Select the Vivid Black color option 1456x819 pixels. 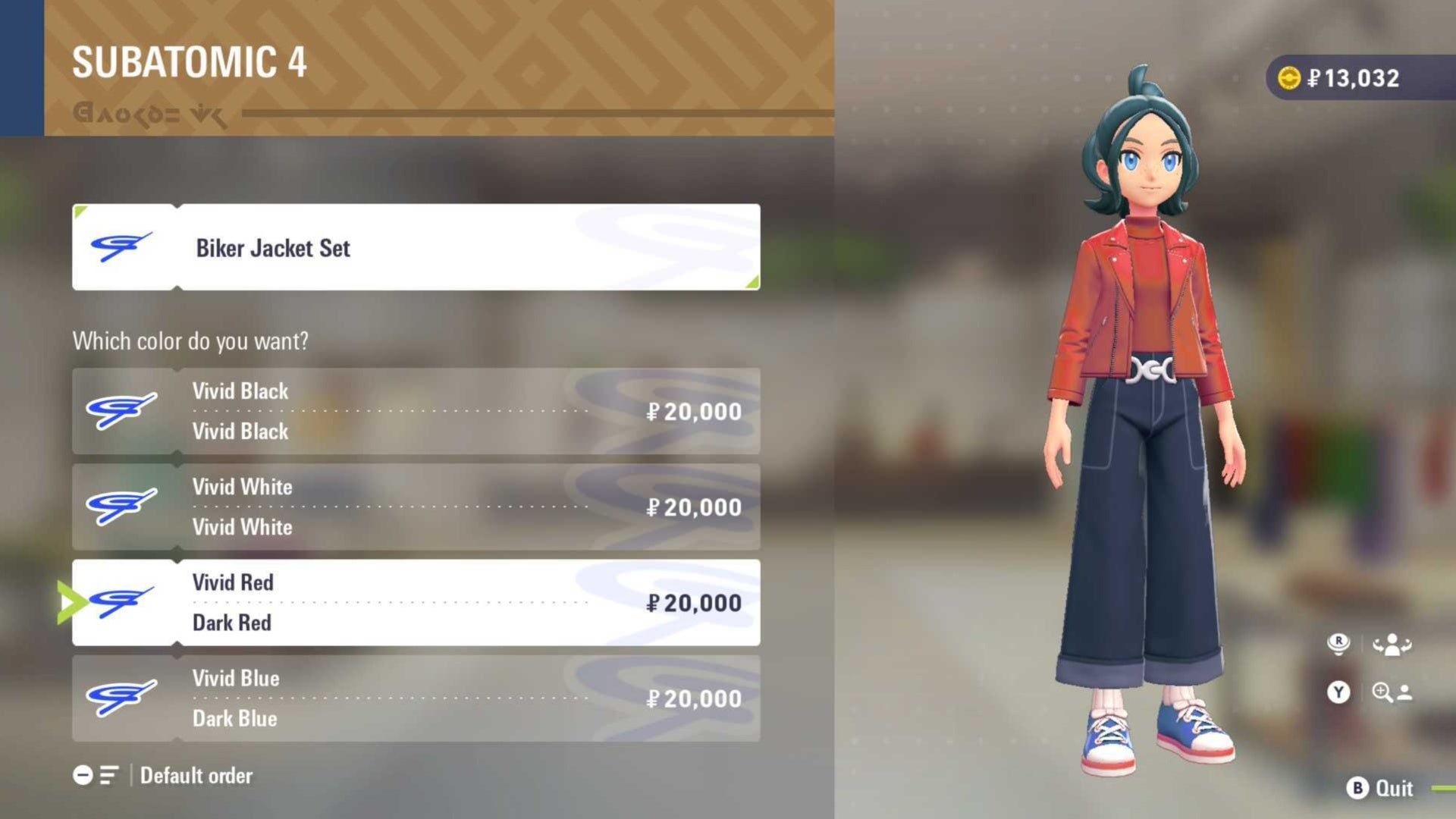coord(416,411)
